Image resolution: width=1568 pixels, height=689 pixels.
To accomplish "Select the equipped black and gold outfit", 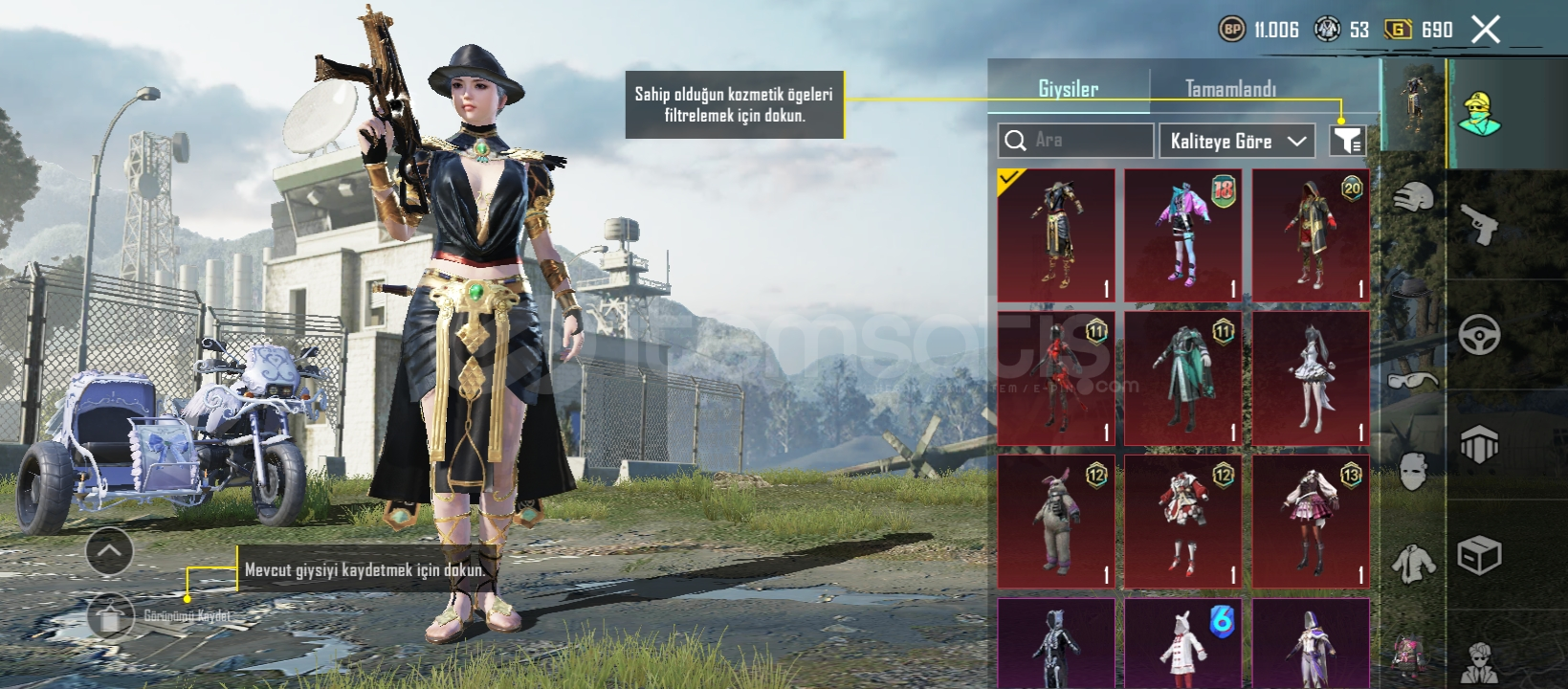I will click(1056, 235).
